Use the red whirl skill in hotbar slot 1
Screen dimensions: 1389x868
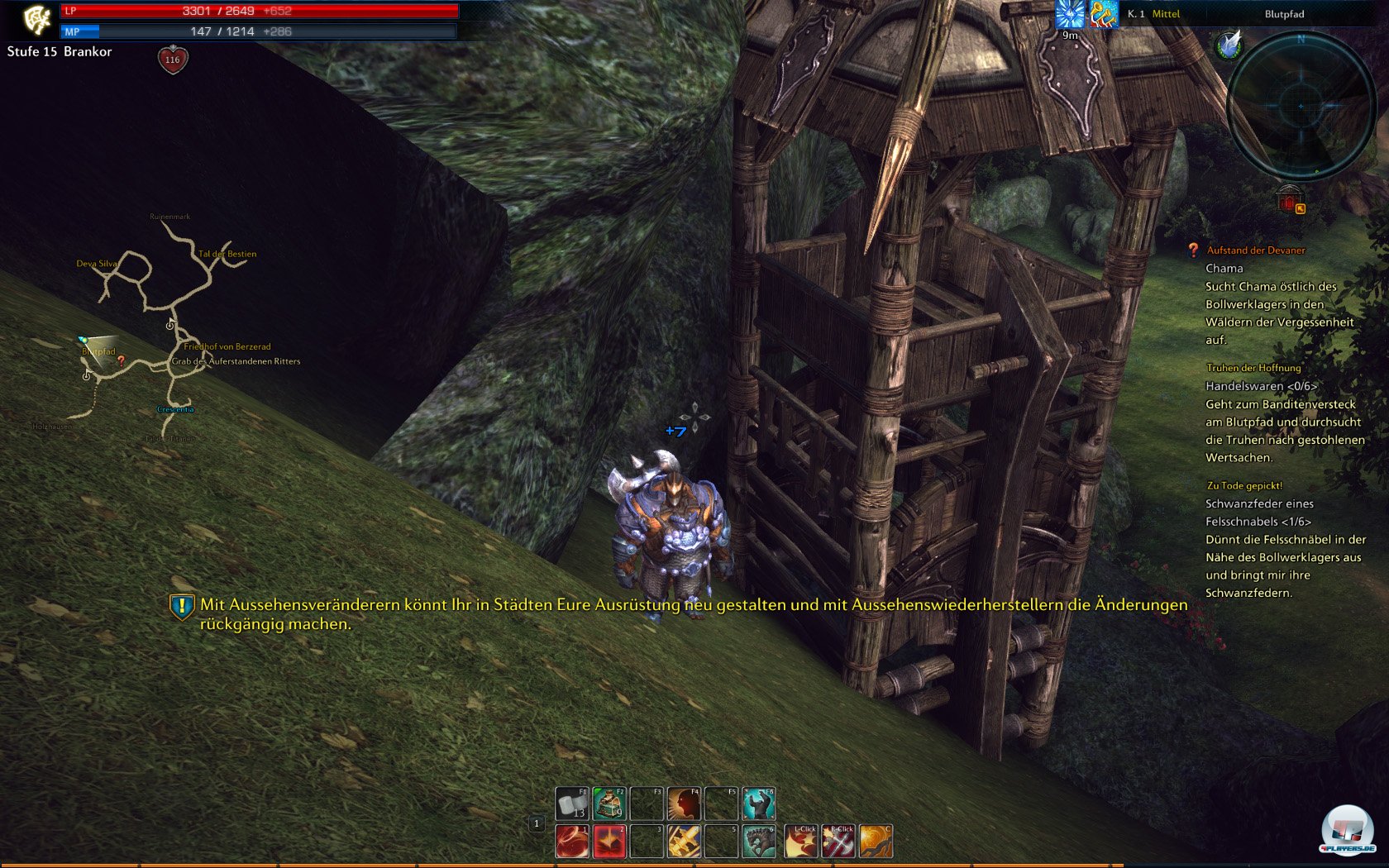571,842
